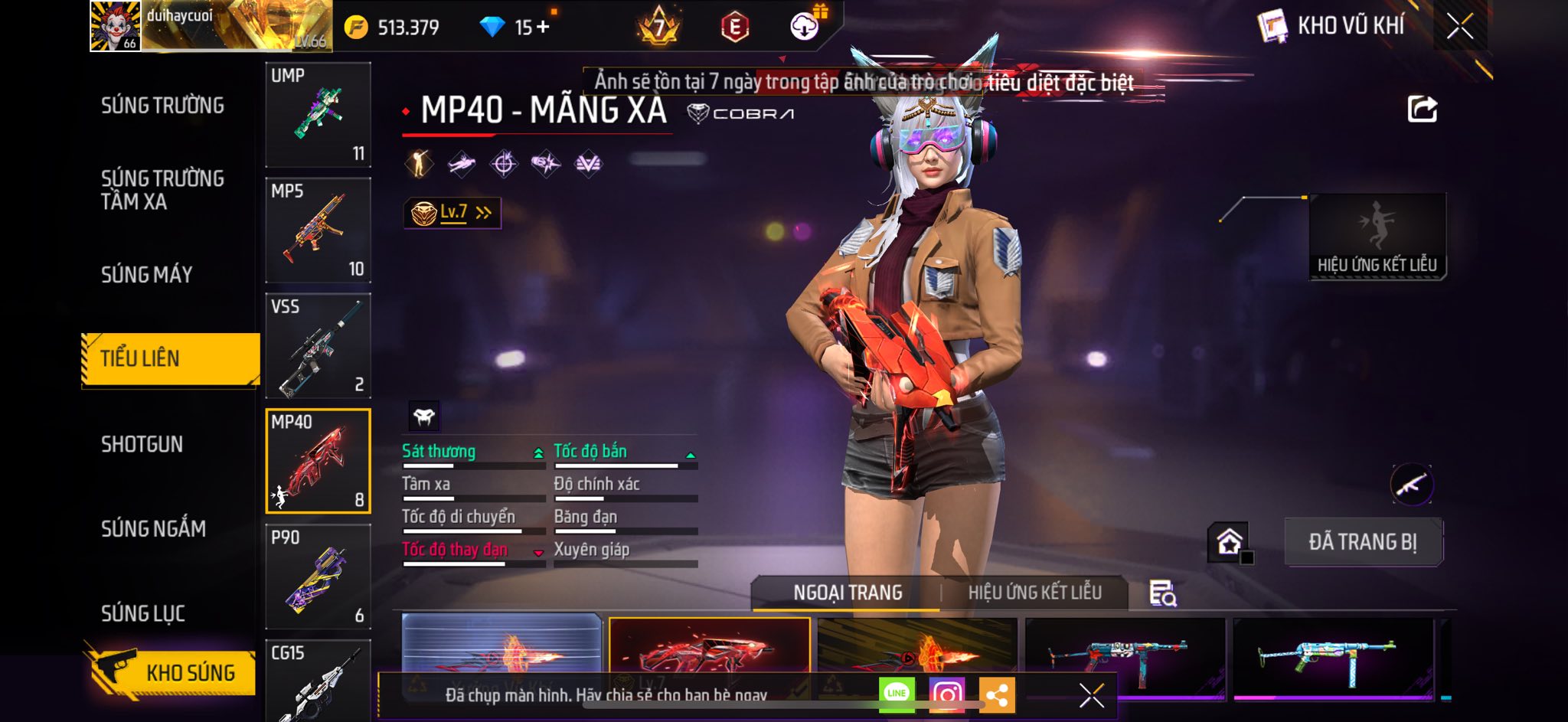Share screenshot through LINE
The width and height of the screenshot is (1568, 722).
897,694
